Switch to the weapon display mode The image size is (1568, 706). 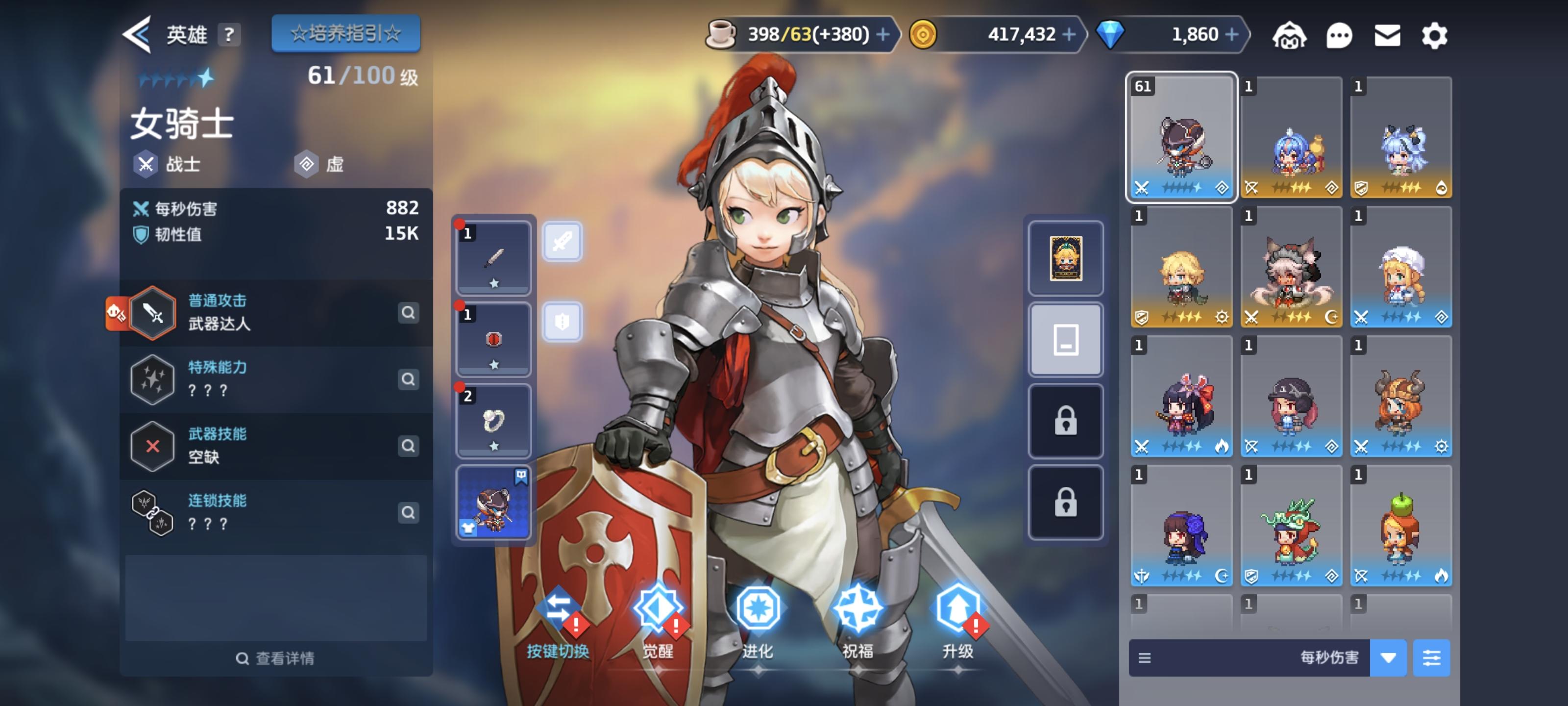(x=563, y=242)
